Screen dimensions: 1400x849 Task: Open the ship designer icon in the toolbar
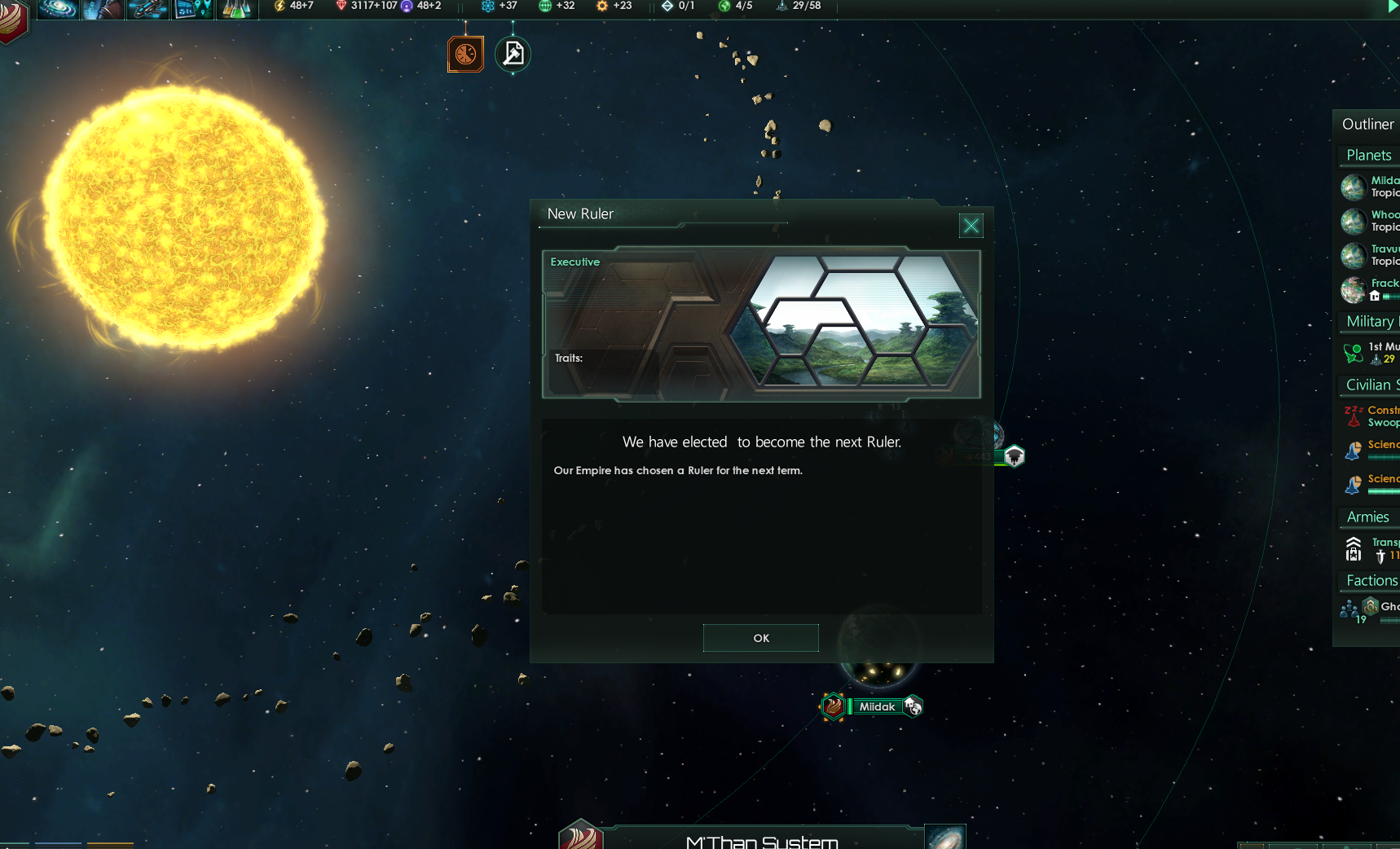coord(147,9)
